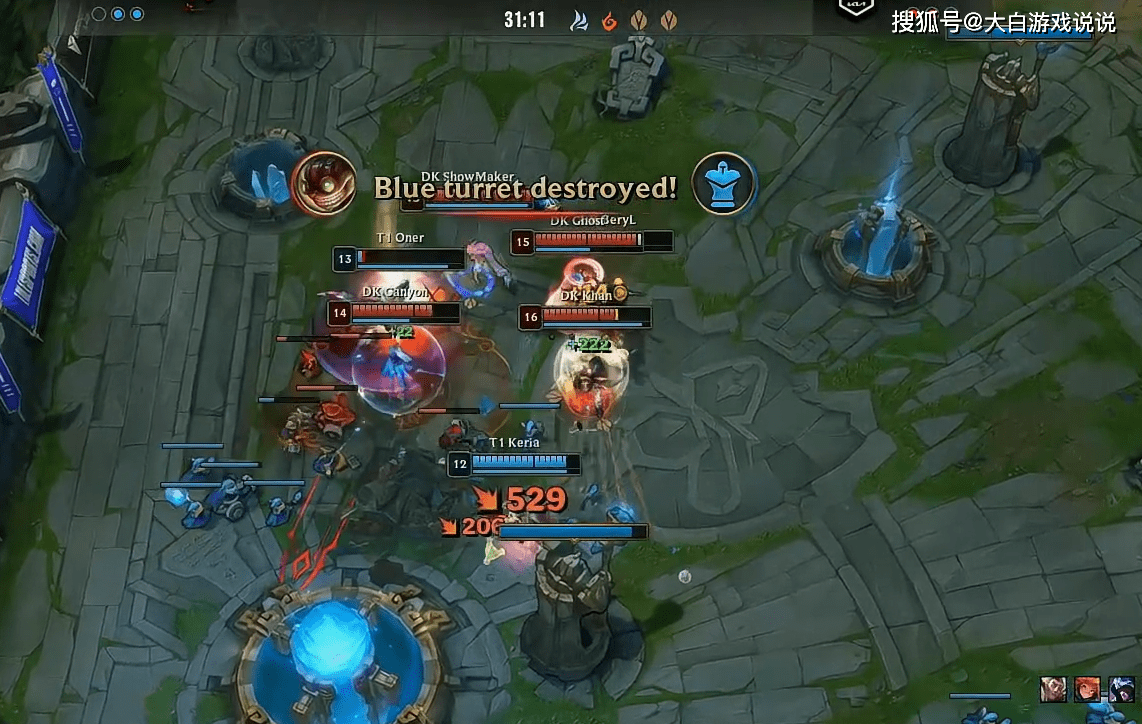This screenshot has width=1142, height=724.
Task: Click the red infernal drake icon
Action: (x=608, y=20)
